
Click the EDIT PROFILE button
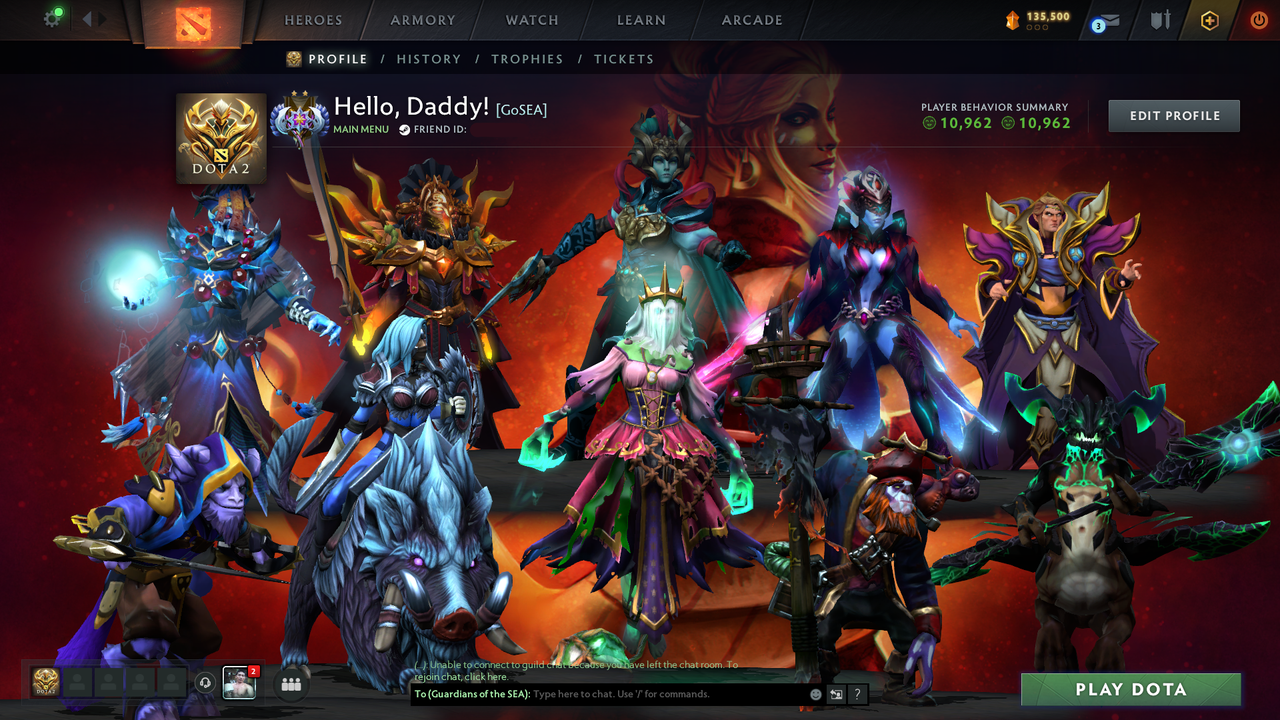click(x=1173, y=115)
